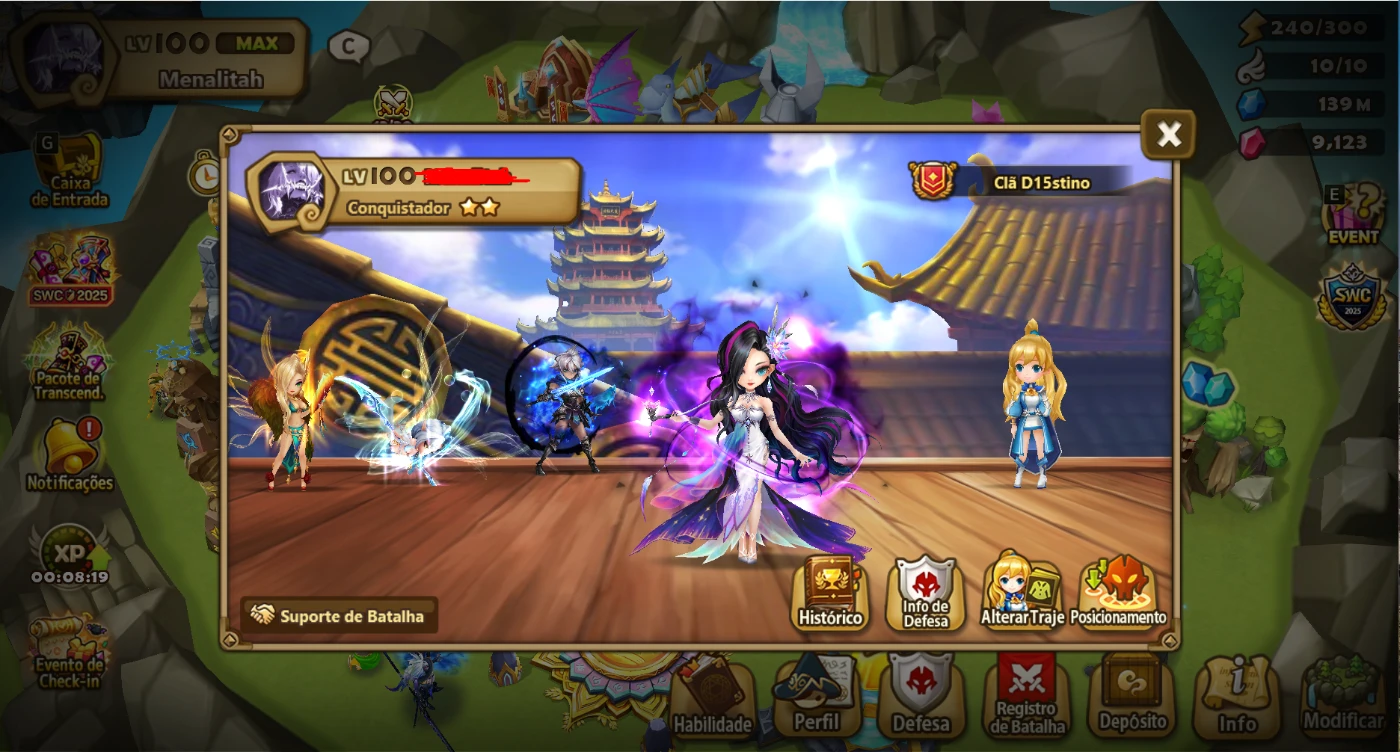Image resolution: width=1400 pixels, height=752 pixels.
Task: View the Clã D15stino guild banner
Action: (1010, 182)
